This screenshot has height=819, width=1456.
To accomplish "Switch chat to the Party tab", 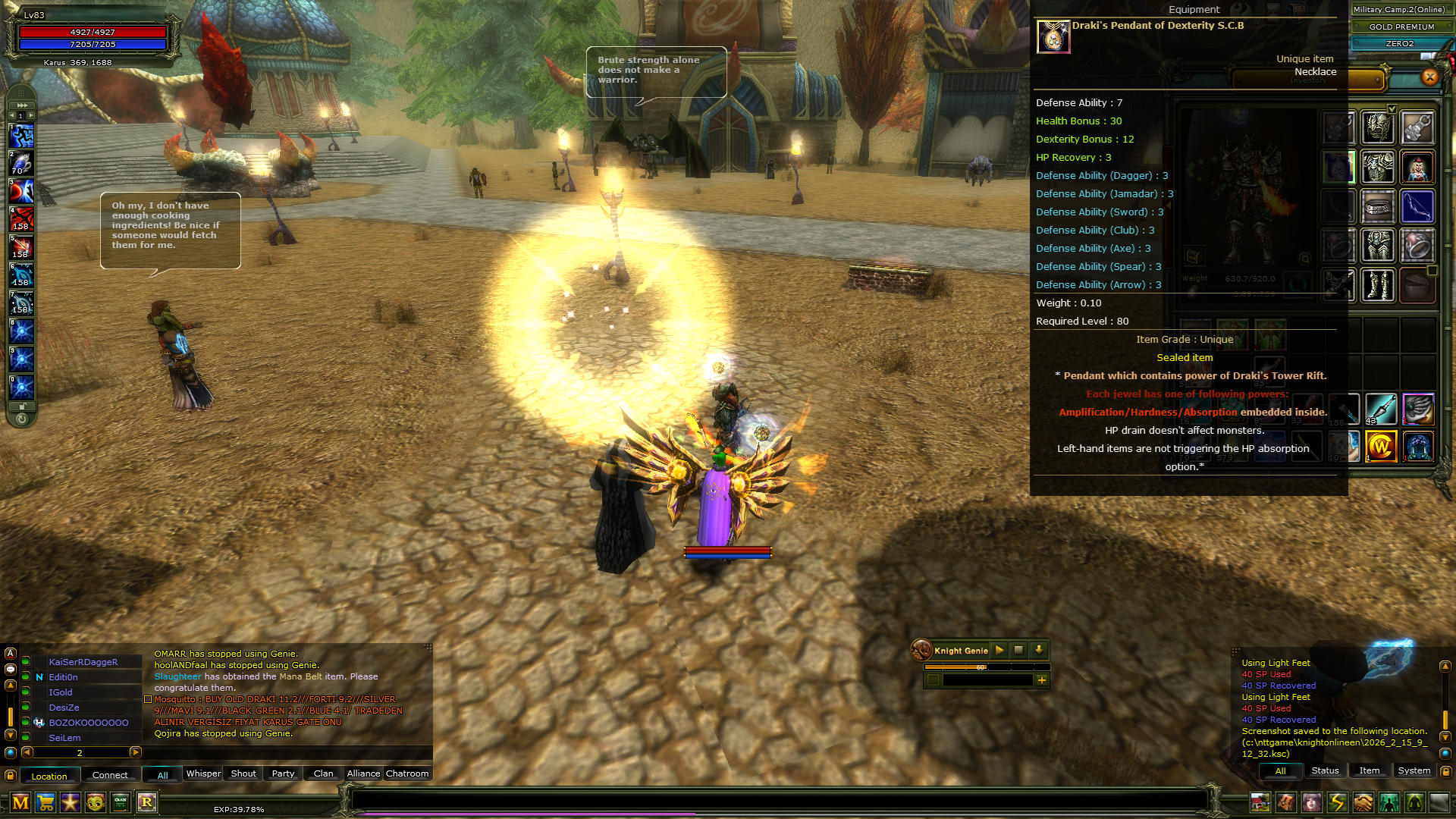I will click(x=283, y=773).
